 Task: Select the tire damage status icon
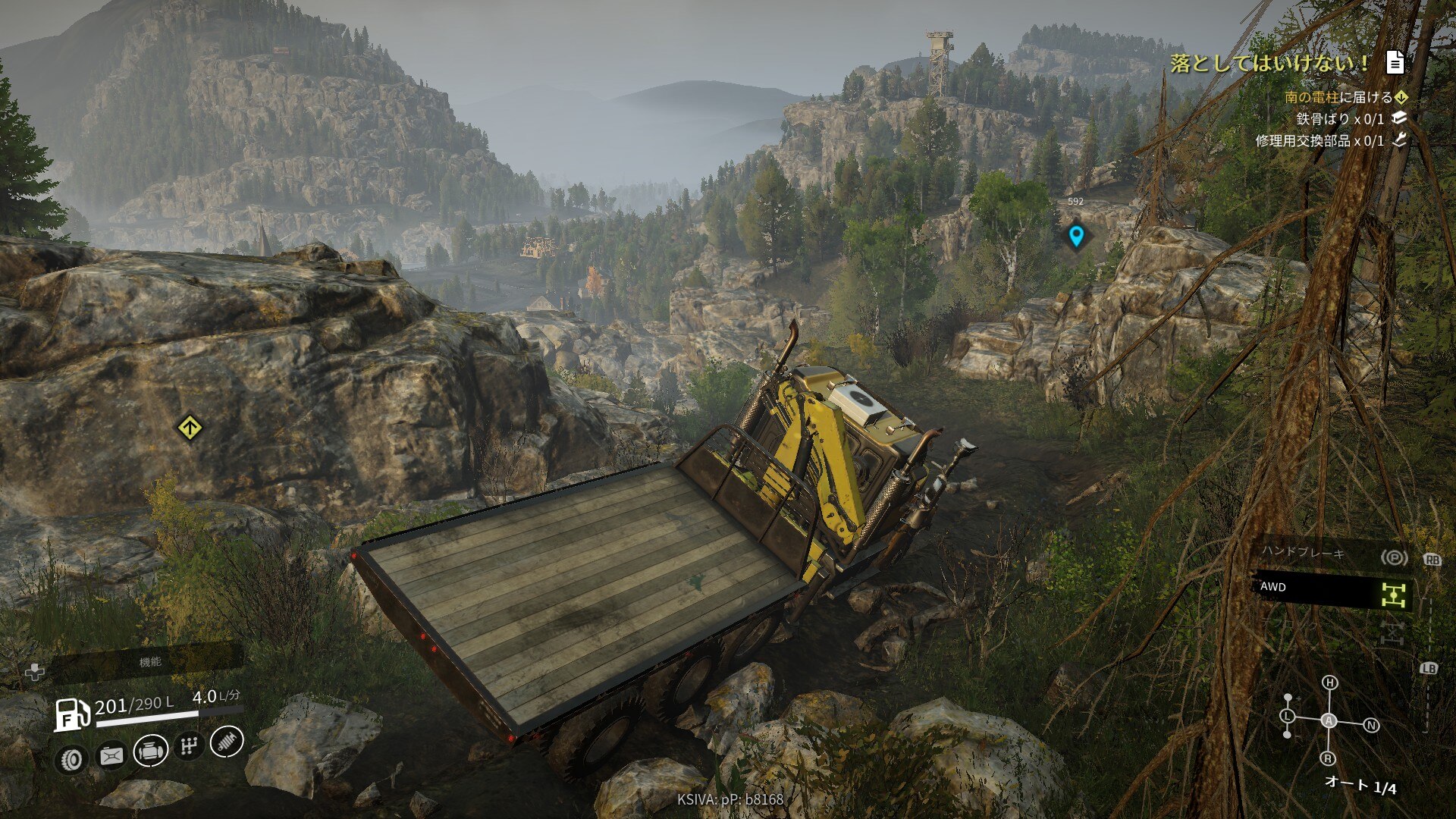tap(73, 758)
